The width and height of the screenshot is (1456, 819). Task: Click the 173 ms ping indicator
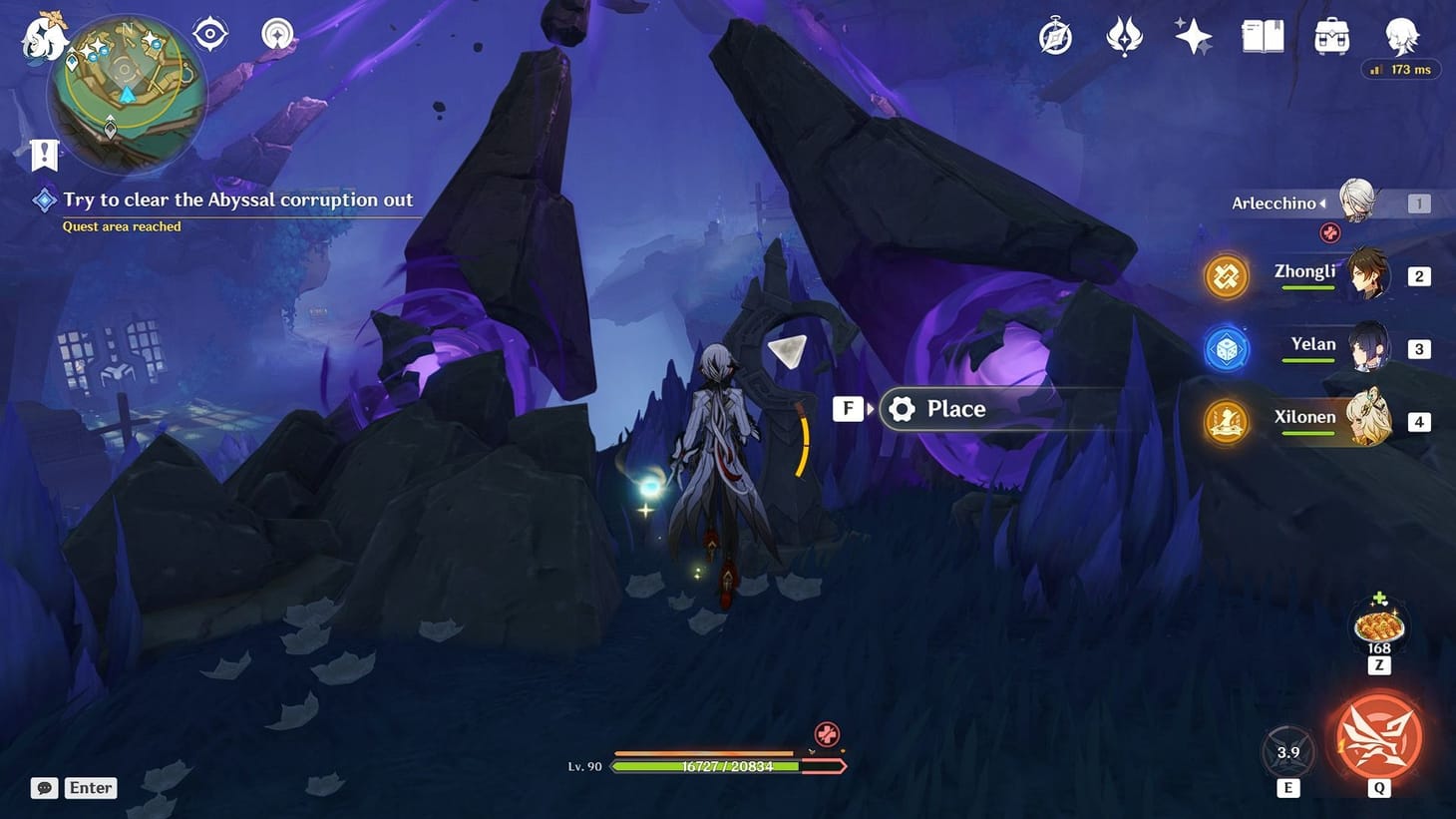click(x=1401, y=69)
